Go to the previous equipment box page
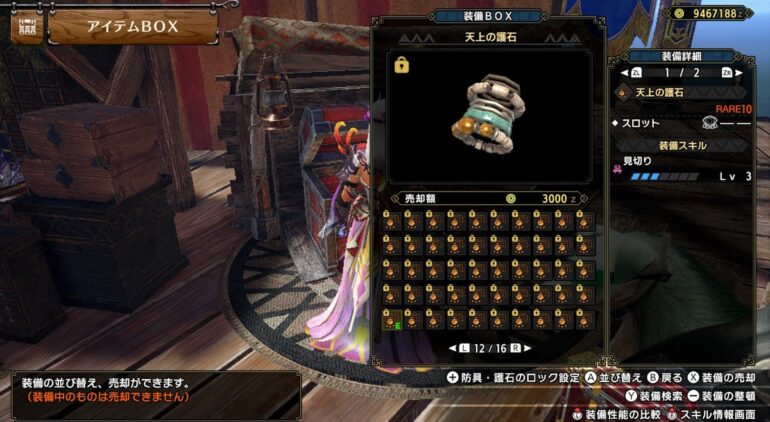The image size is (770, 422). tap(453, 348)
